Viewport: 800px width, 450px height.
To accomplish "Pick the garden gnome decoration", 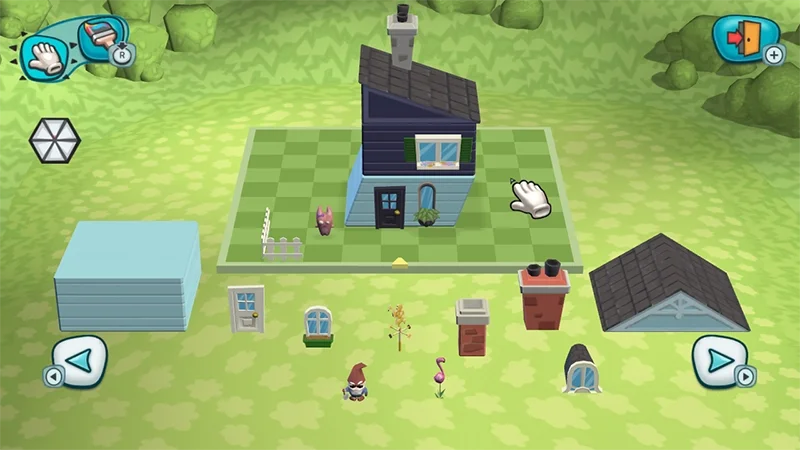I will tap(356, 382).
